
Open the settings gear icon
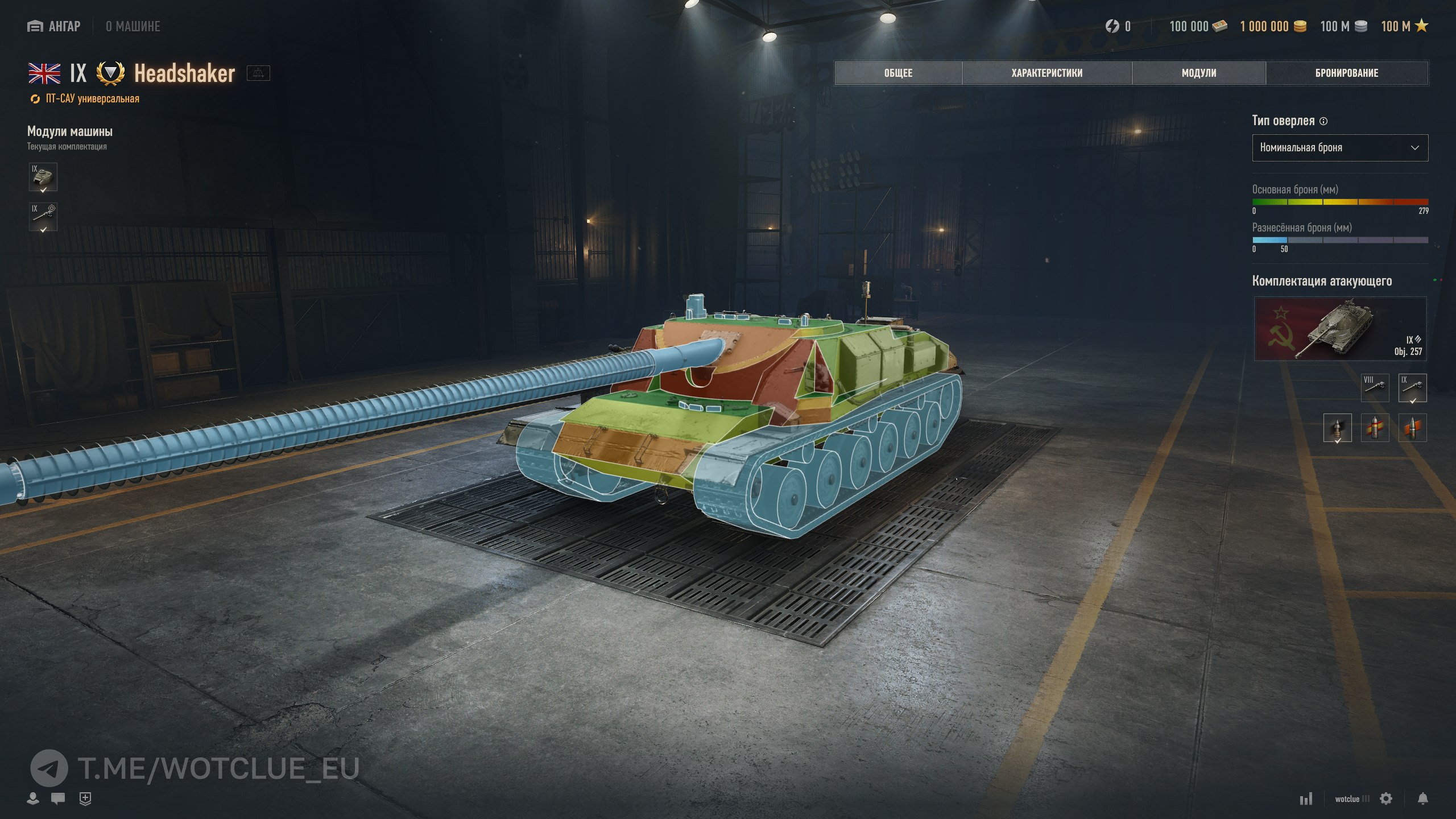click(x=1386, y=799)
